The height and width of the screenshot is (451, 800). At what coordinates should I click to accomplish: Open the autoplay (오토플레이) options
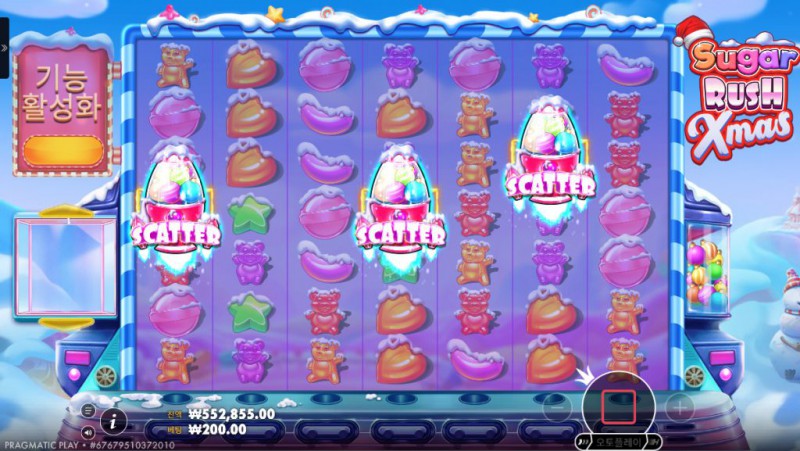617,441
